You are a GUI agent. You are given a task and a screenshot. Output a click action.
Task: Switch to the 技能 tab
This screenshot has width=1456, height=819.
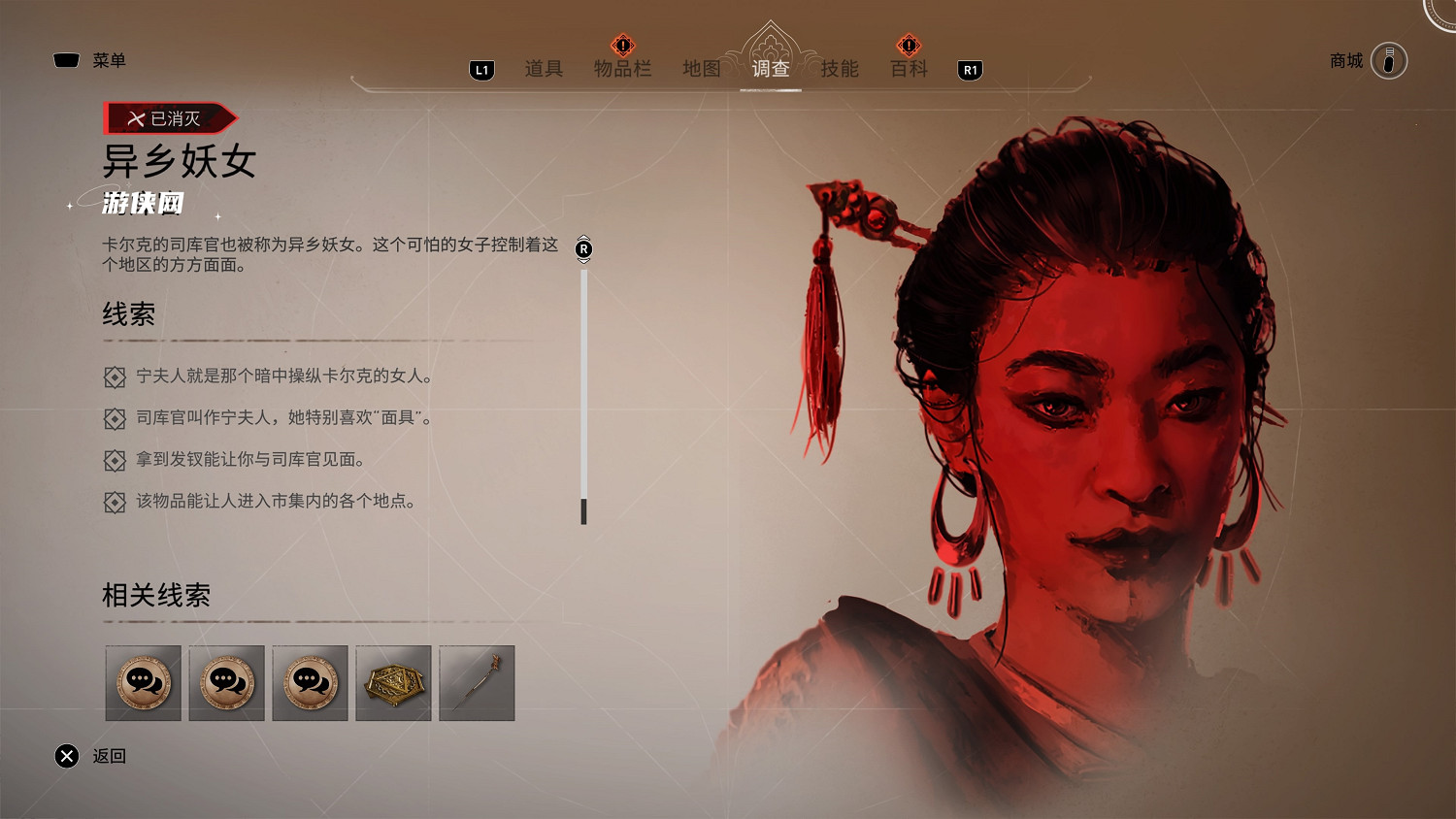point(837,69)
